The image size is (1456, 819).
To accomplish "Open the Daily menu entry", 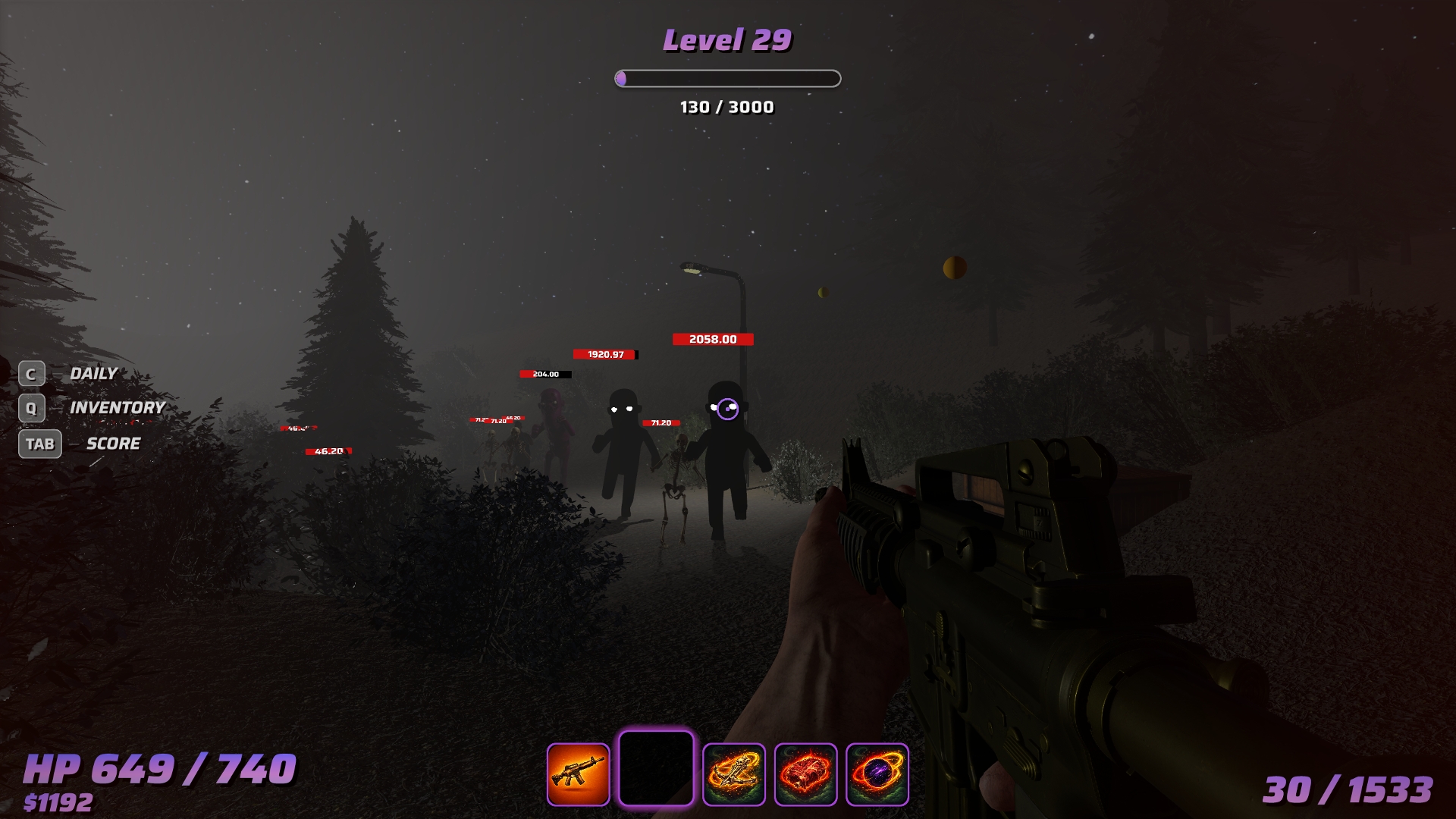I will (93, 374).
